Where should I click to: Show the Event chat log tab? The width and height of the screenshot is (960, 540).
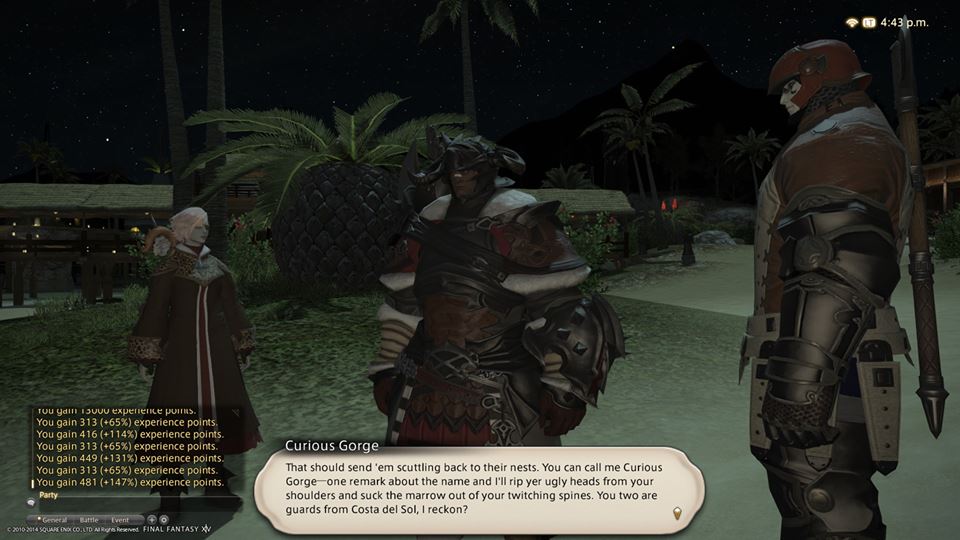pos(120,520)
